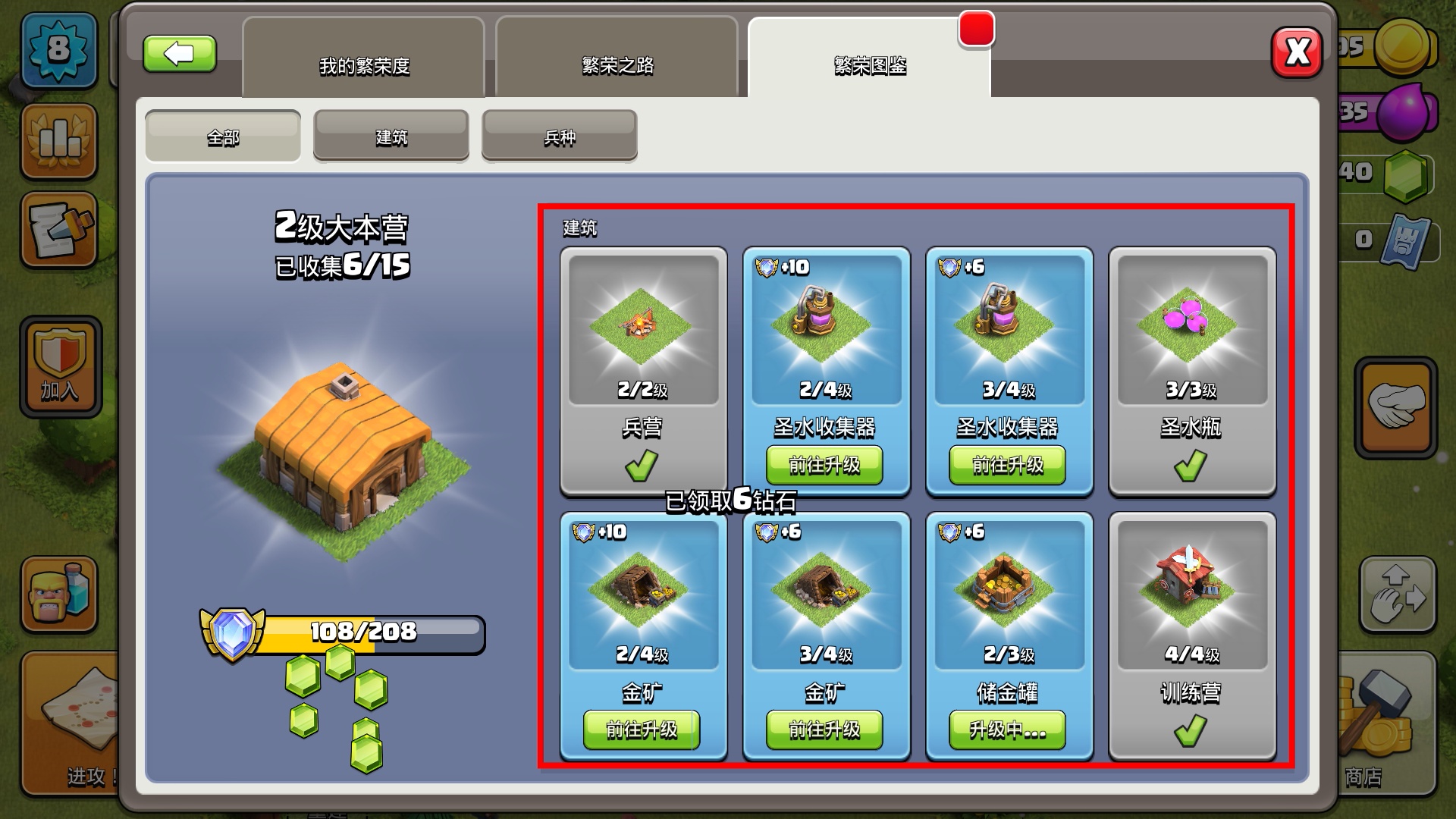
Task: Open the 加入 clan shield button
Action: [x=61, y=367]
